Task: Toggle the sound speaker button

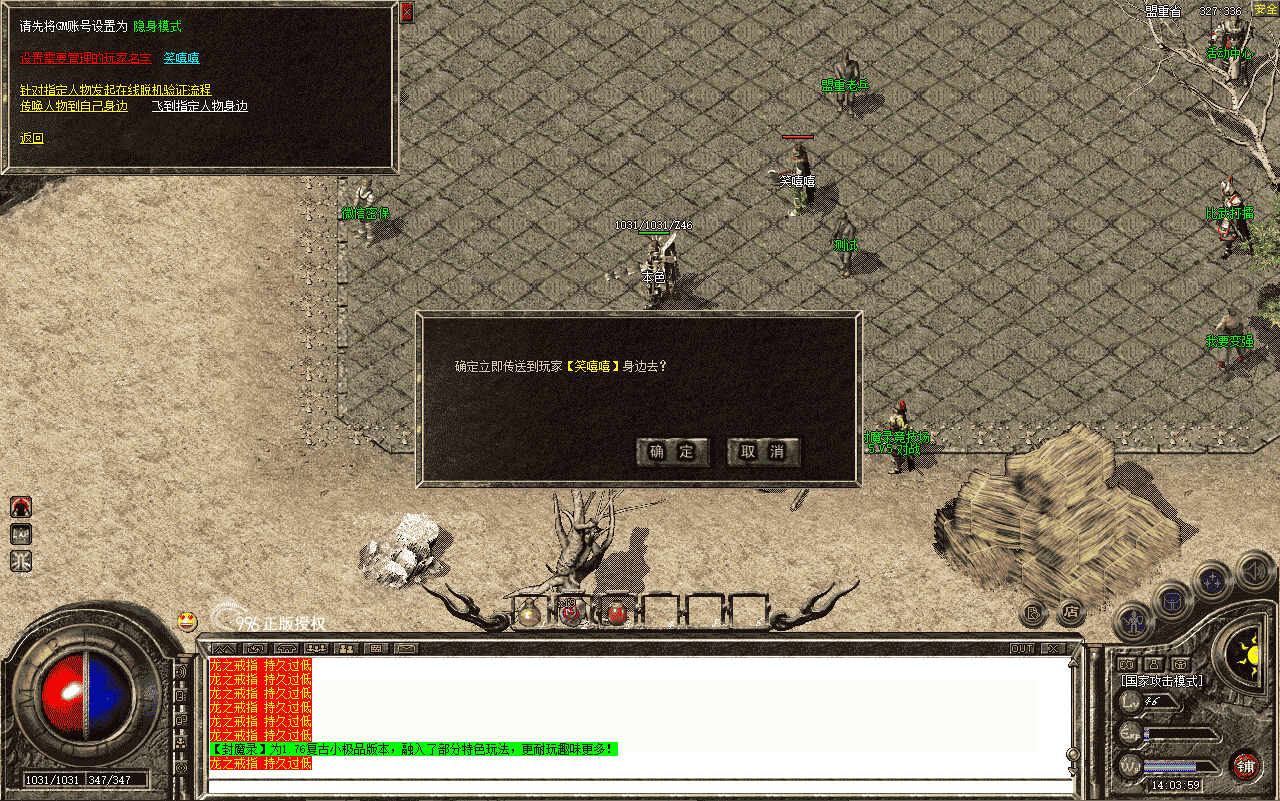Action: point(1253,570)
